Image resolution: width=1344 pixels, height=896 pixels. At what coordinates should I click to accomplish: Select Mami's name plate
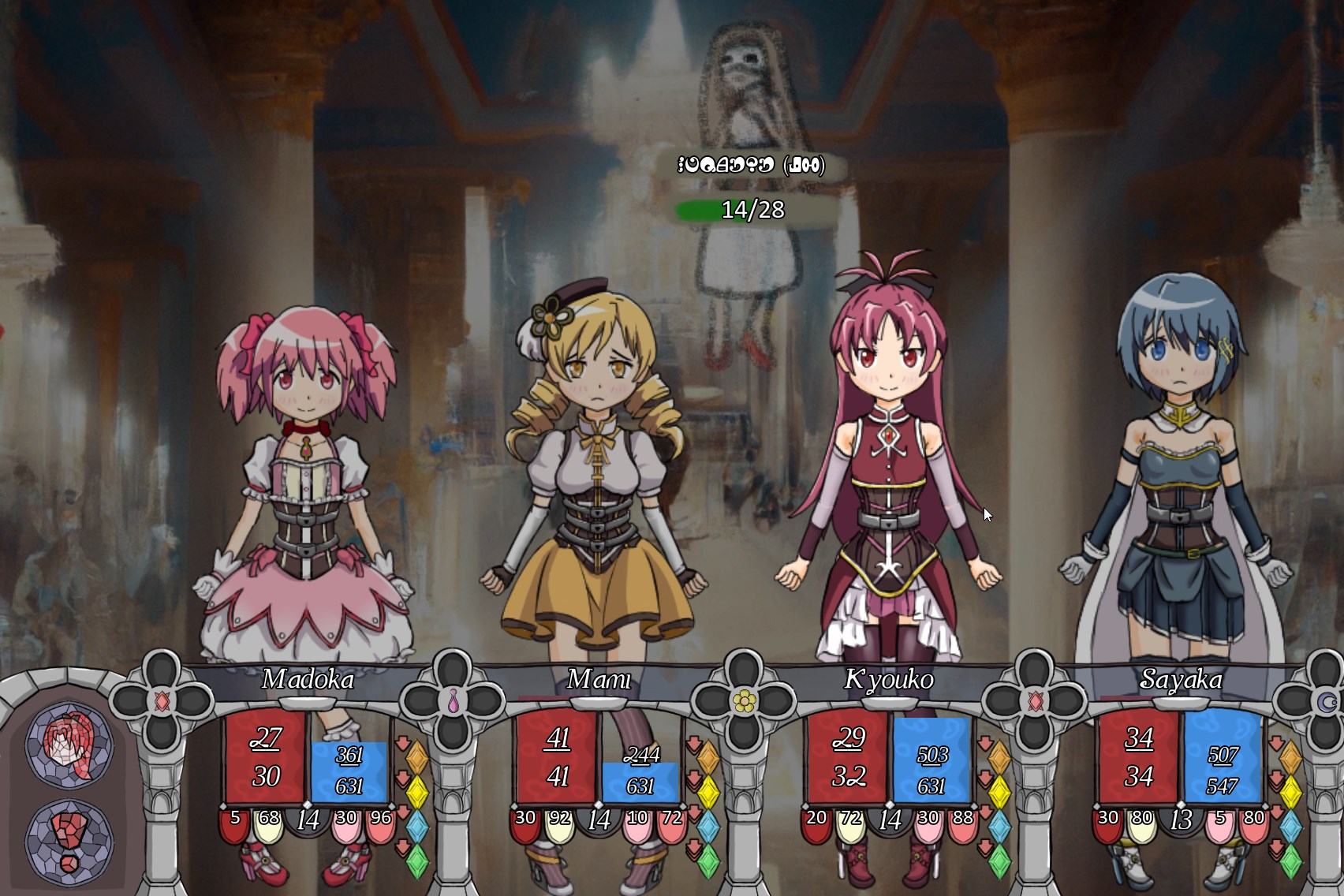[x=599, y=679]
